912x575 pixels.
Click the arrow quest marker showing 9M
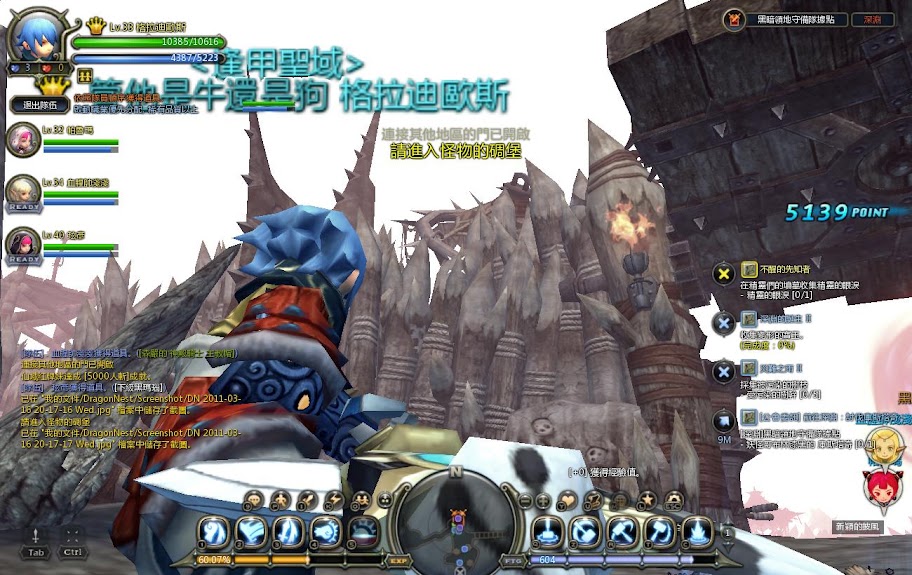(x=725, y=420)
